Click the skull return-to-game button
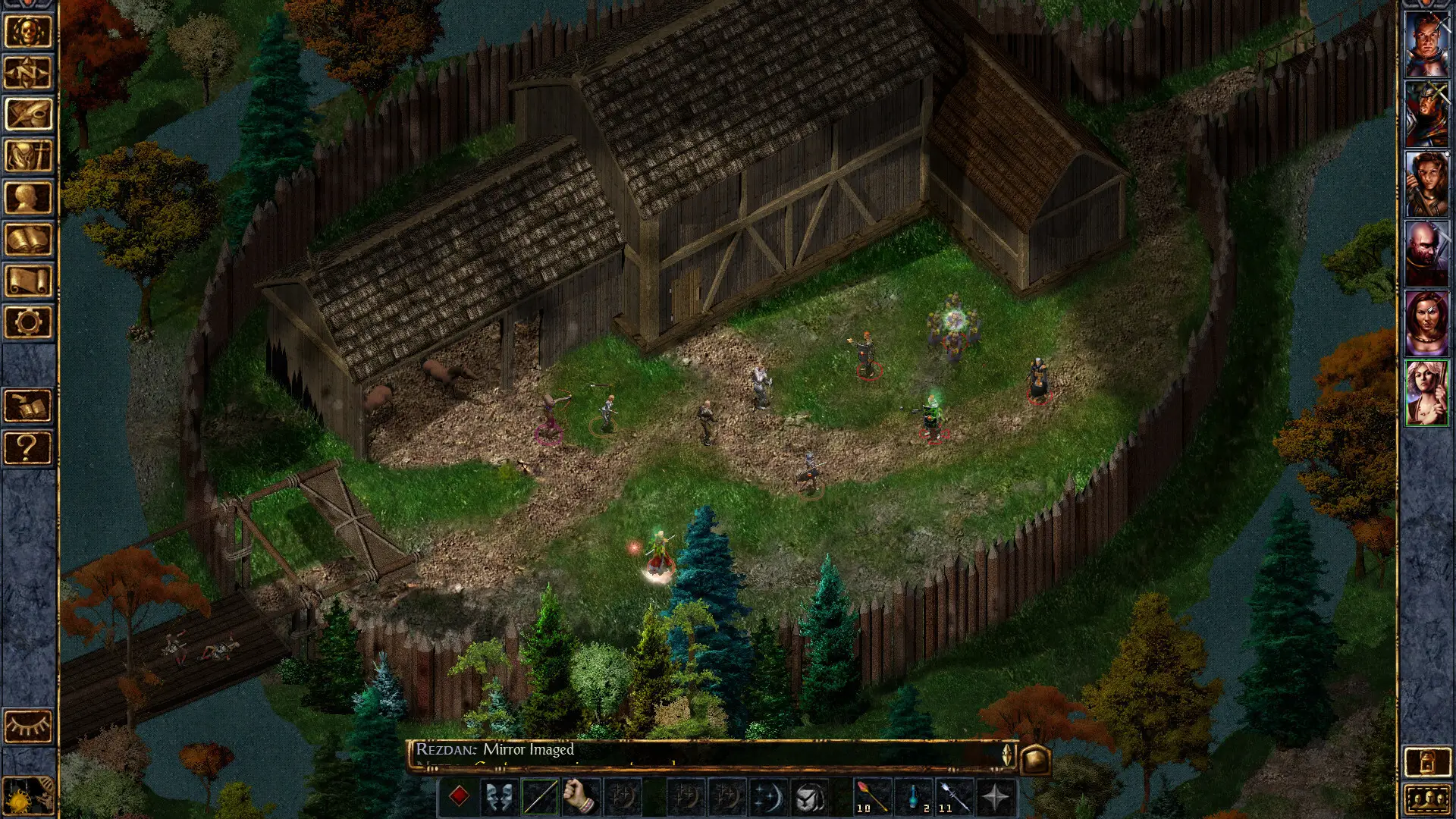The image size is (1456, 819). 29,33
